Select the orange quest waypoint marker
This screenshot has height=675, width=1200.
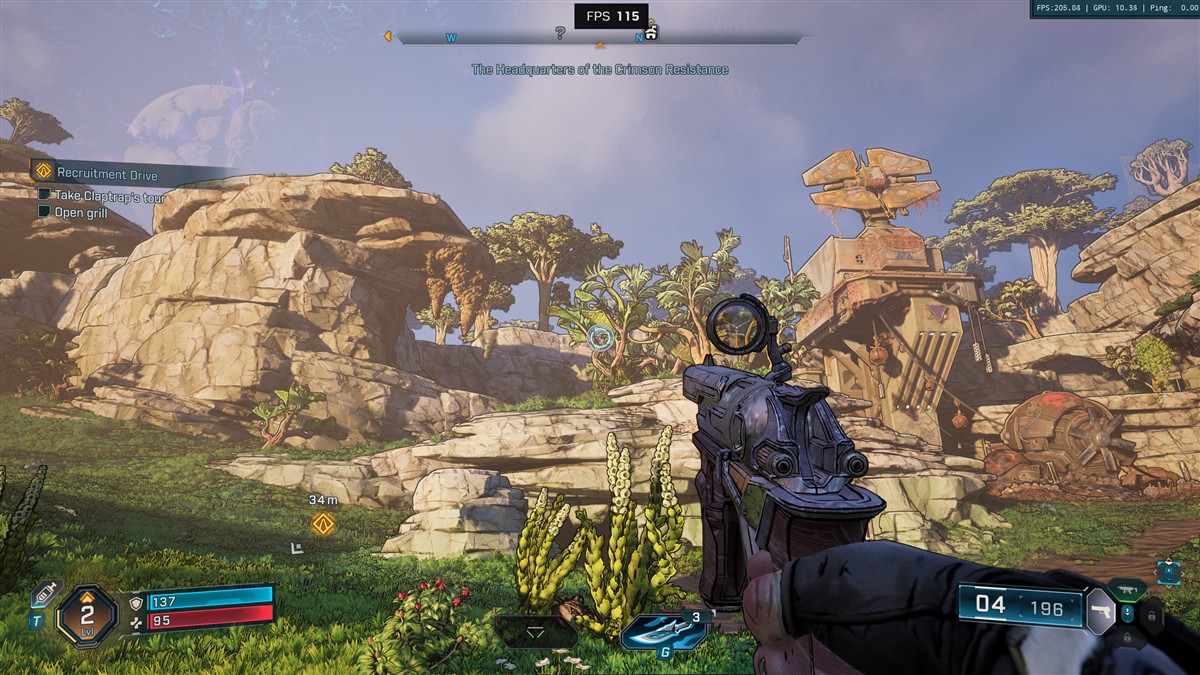(x=323, y=523)
